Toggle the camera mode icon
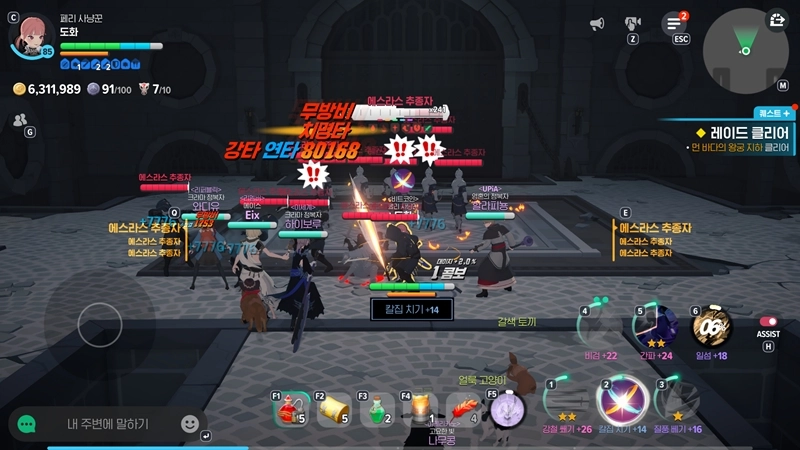Image resolution: width=800 pixels, height=450 pixels. click(x=632, y=22)
